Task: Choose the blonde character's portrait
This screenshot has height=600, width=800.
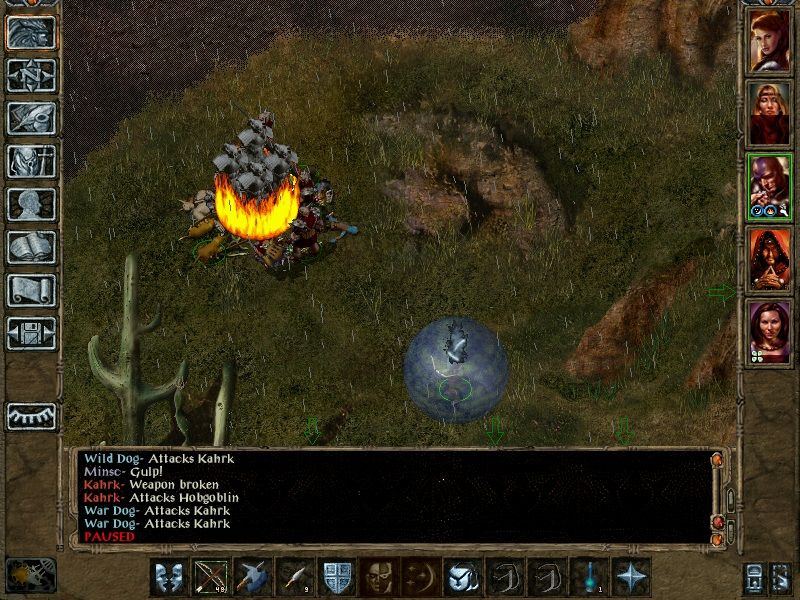Action: click(770, 113)
